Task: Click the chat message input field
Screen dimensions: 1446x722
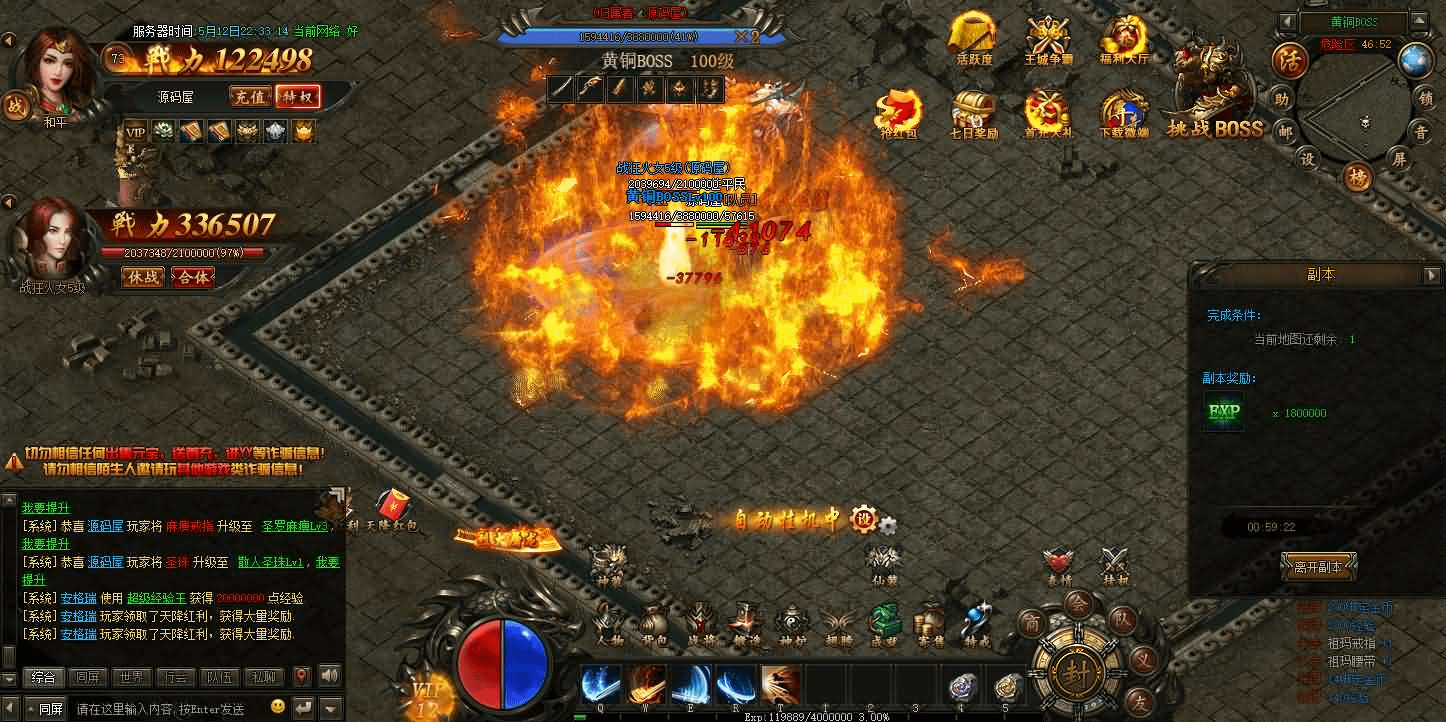Action: coord(175,709)
